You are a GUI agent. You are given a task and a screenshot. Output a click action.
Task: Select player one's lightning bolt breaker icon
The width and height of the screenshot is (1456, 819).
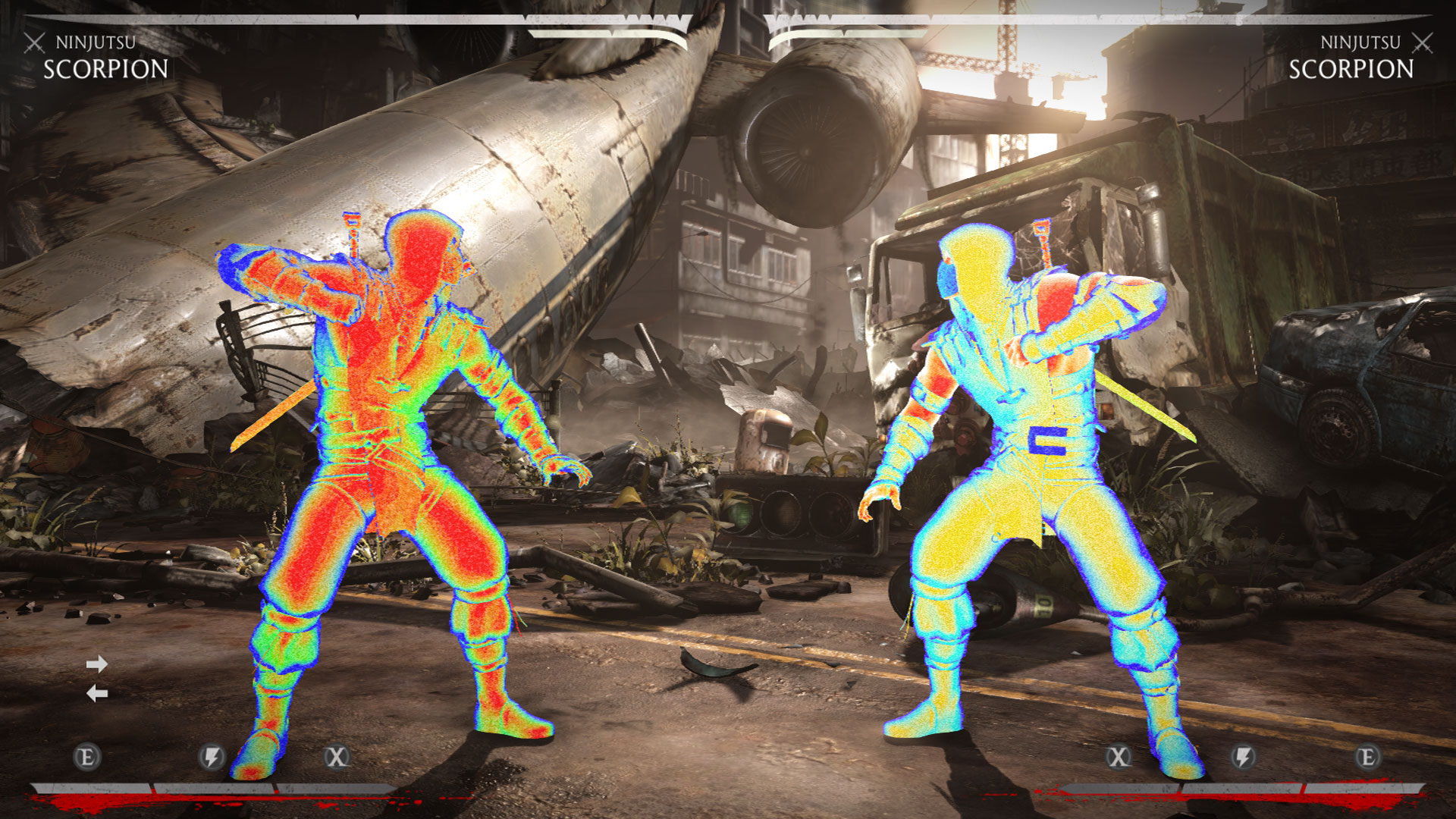[x=212, y=756]
